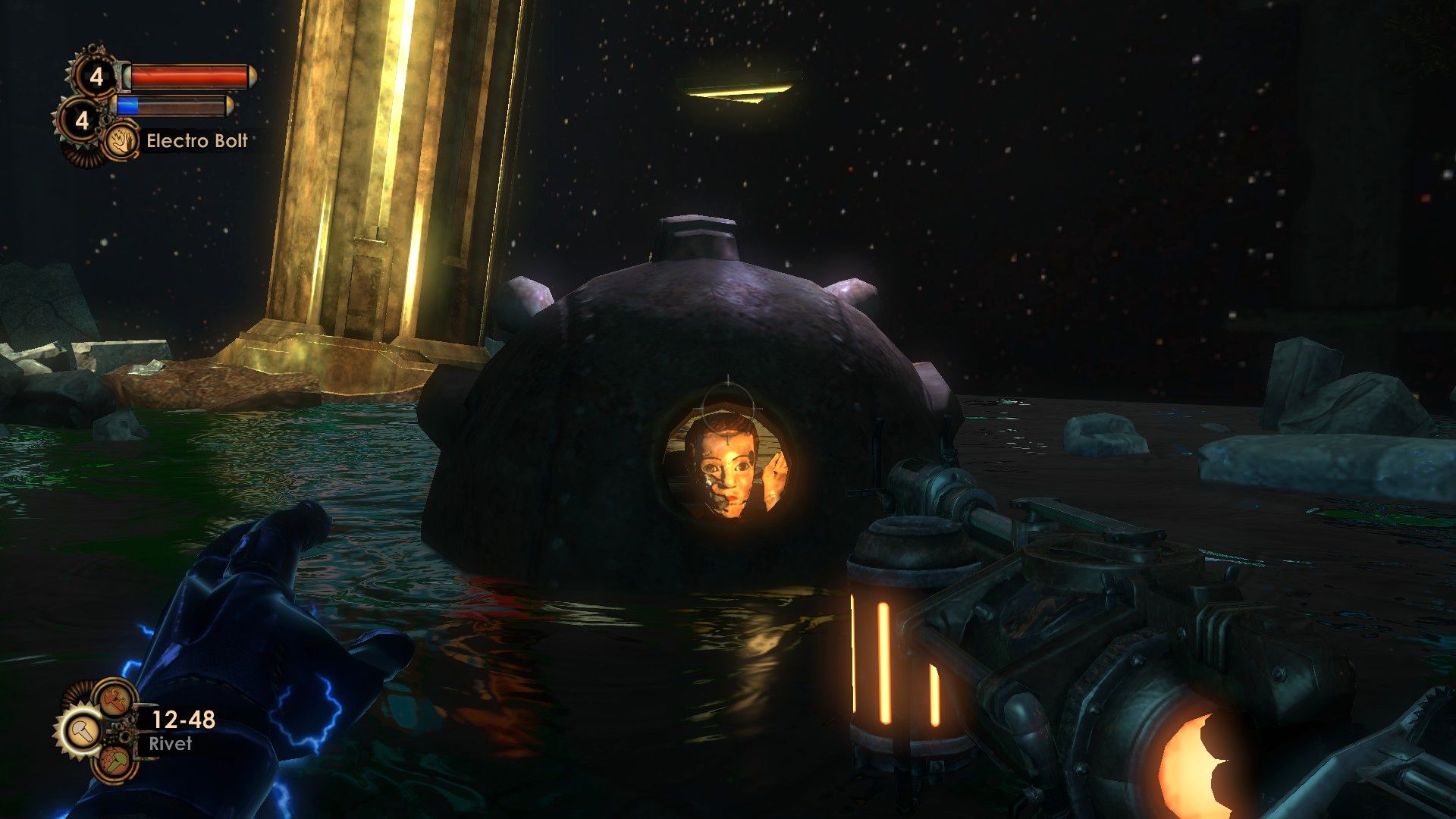The width and height of the screenshot is (1456, 819).
Task: Select the trap rivet ammo icon
Action: pyautogui.click(x=115, y=762)
